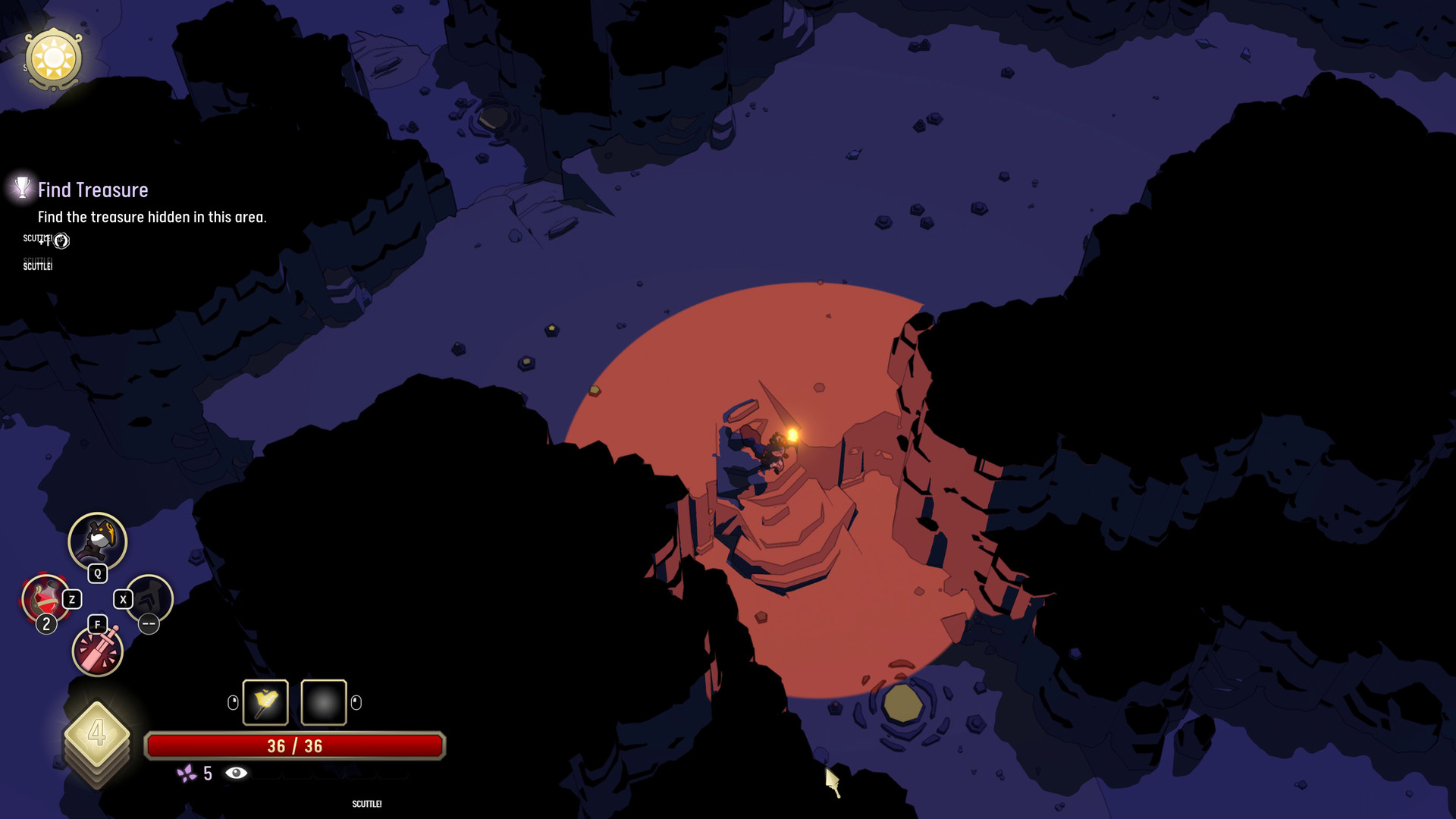Click the empty right-mouse weapon slot
This screenshot has width=1456, height=819.
click(x=323, y=702)
